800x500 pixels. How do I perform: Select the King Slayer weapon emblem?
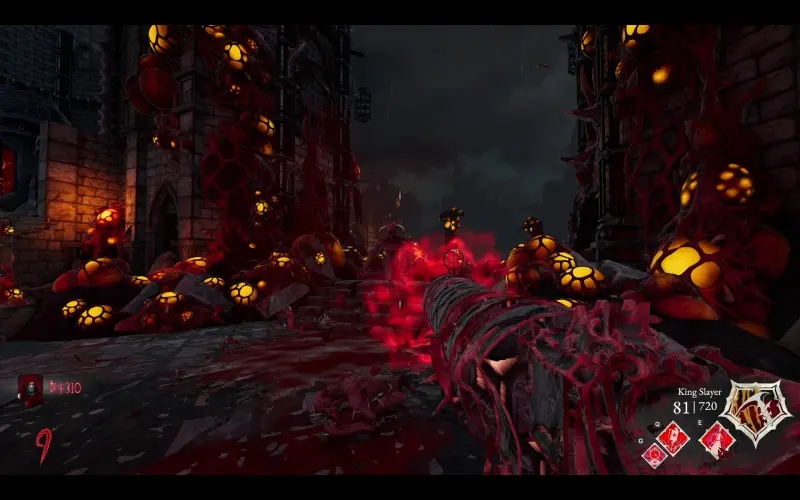(x=757, y=410)
